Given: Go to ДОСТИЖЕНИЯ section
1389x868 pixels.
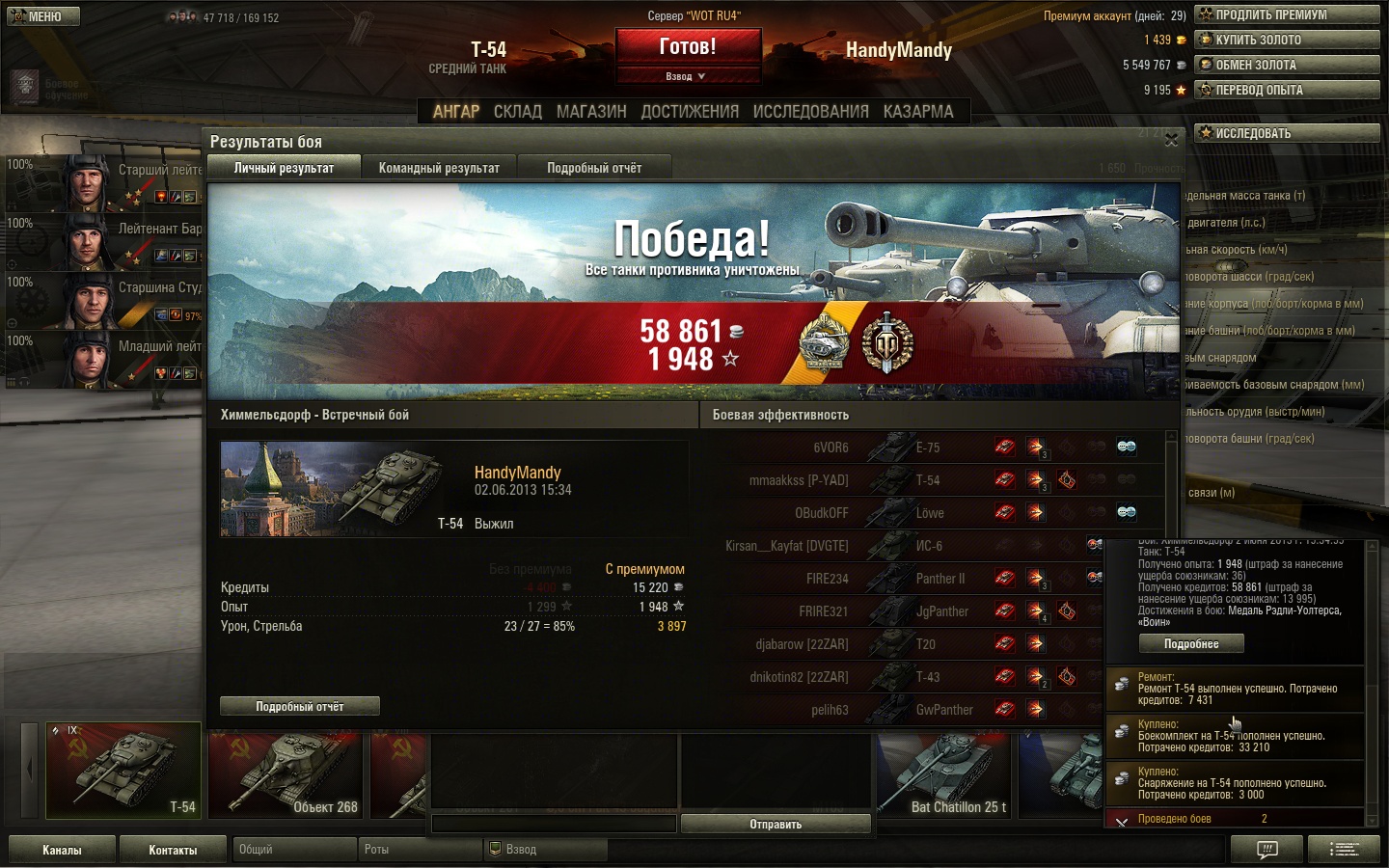Looking at the screenshot, I should [x=690, y=112].
